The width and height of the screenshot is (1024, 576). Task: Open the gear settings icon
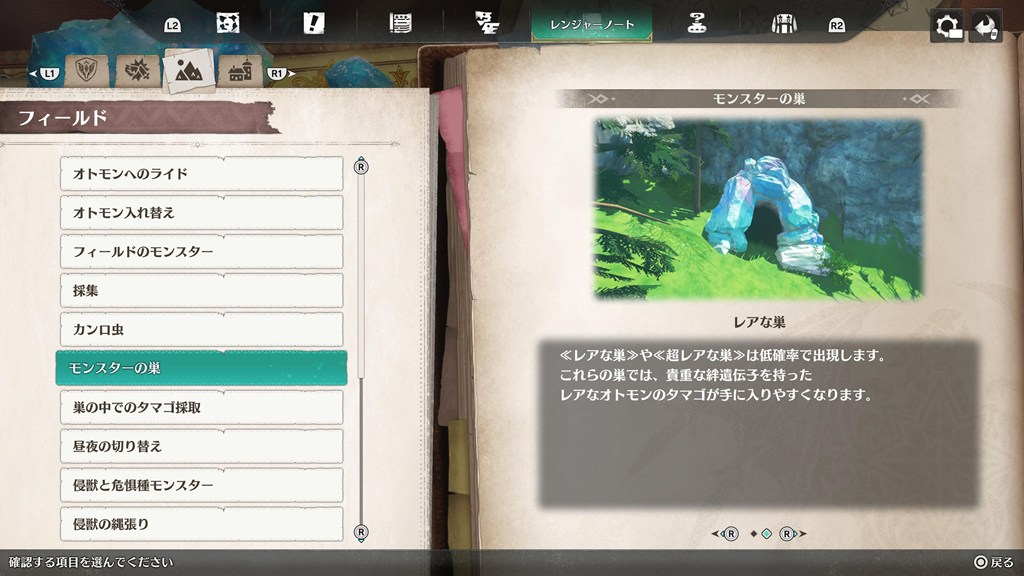(946, 27)
